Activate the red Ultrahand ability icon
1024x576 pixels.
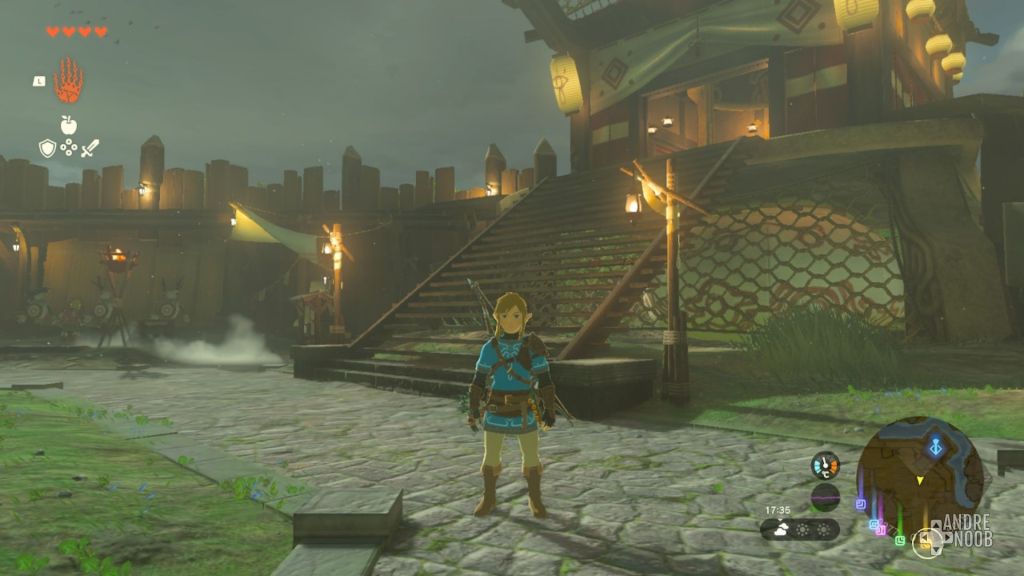point(69,81)
